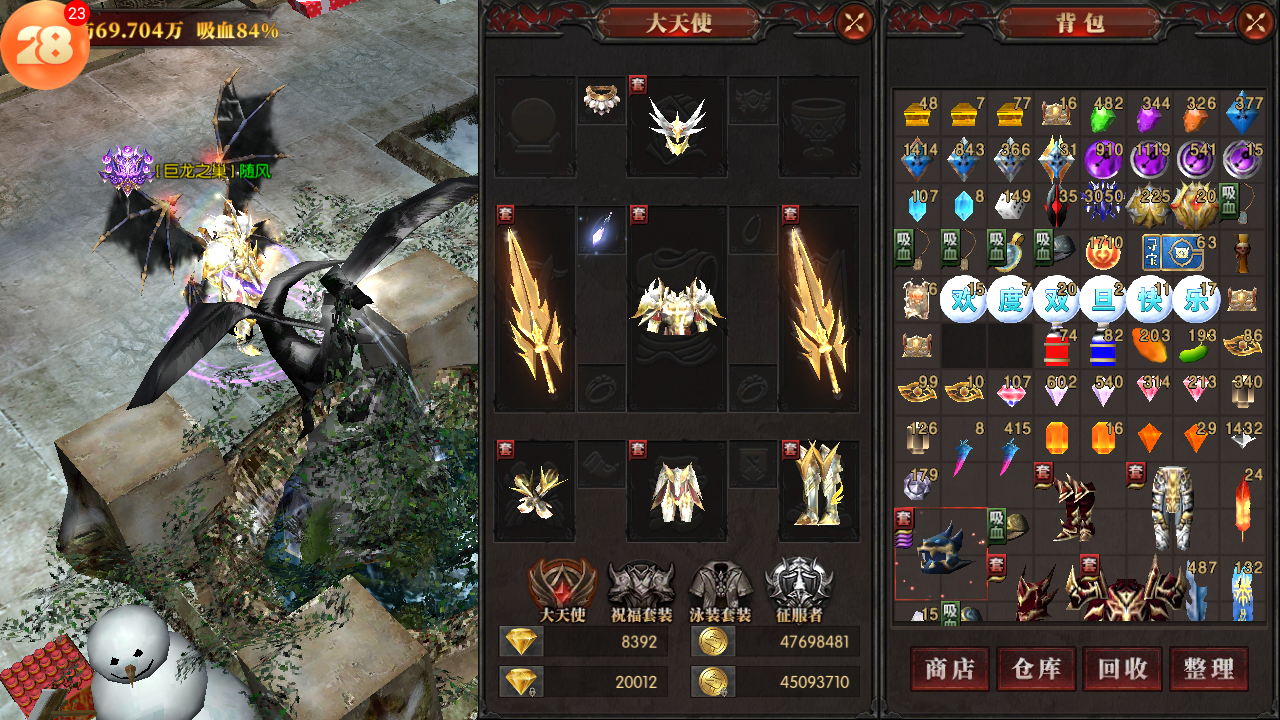Viewport: 1280px width, 720px height.
Task: Select the equipped golden gloves slot
Action: coord(536,490)
